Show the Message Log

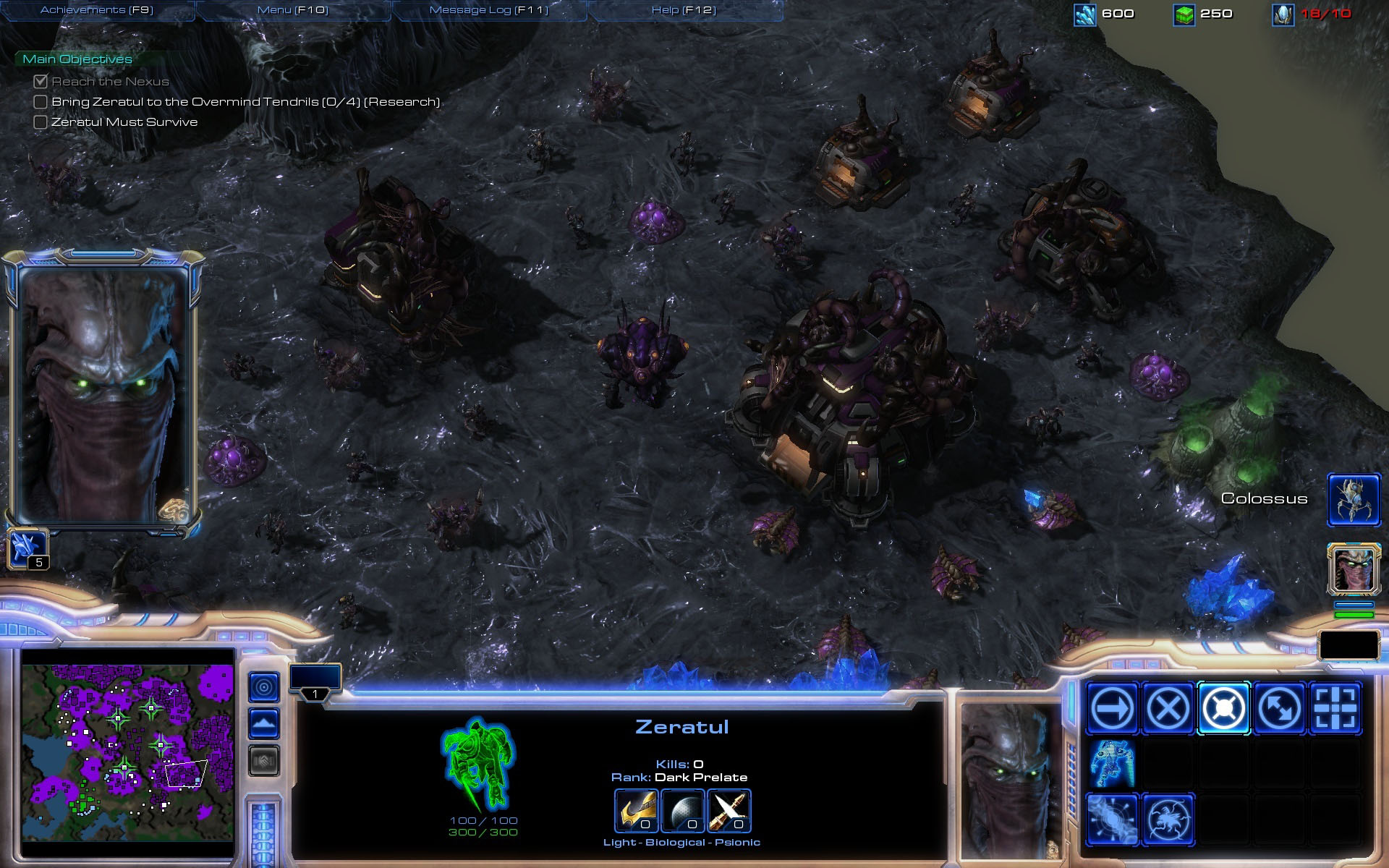(x=489, y=10)
